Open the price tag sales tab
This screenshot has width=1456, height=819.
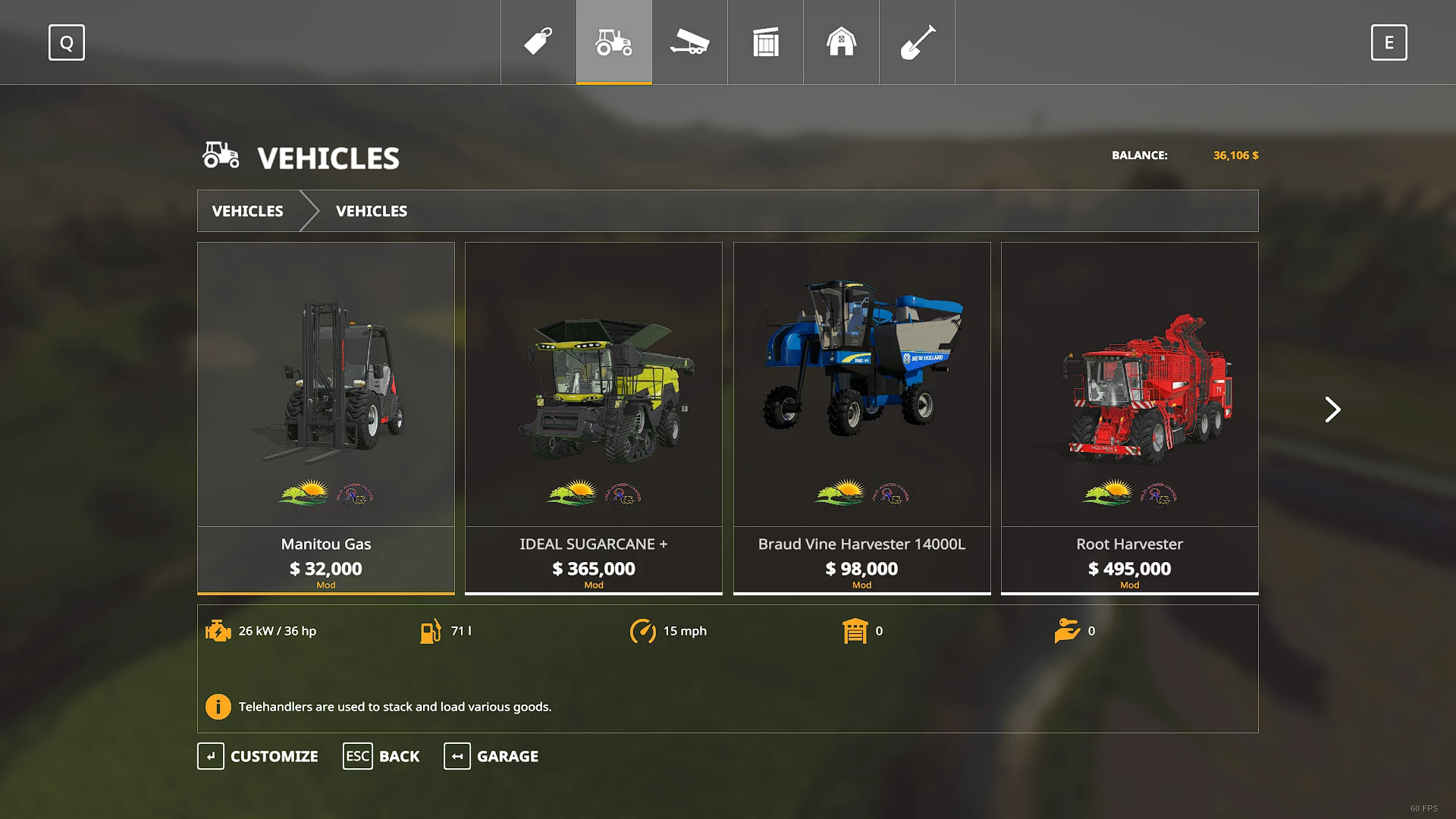pyautogui.click(x=538, y=42)
